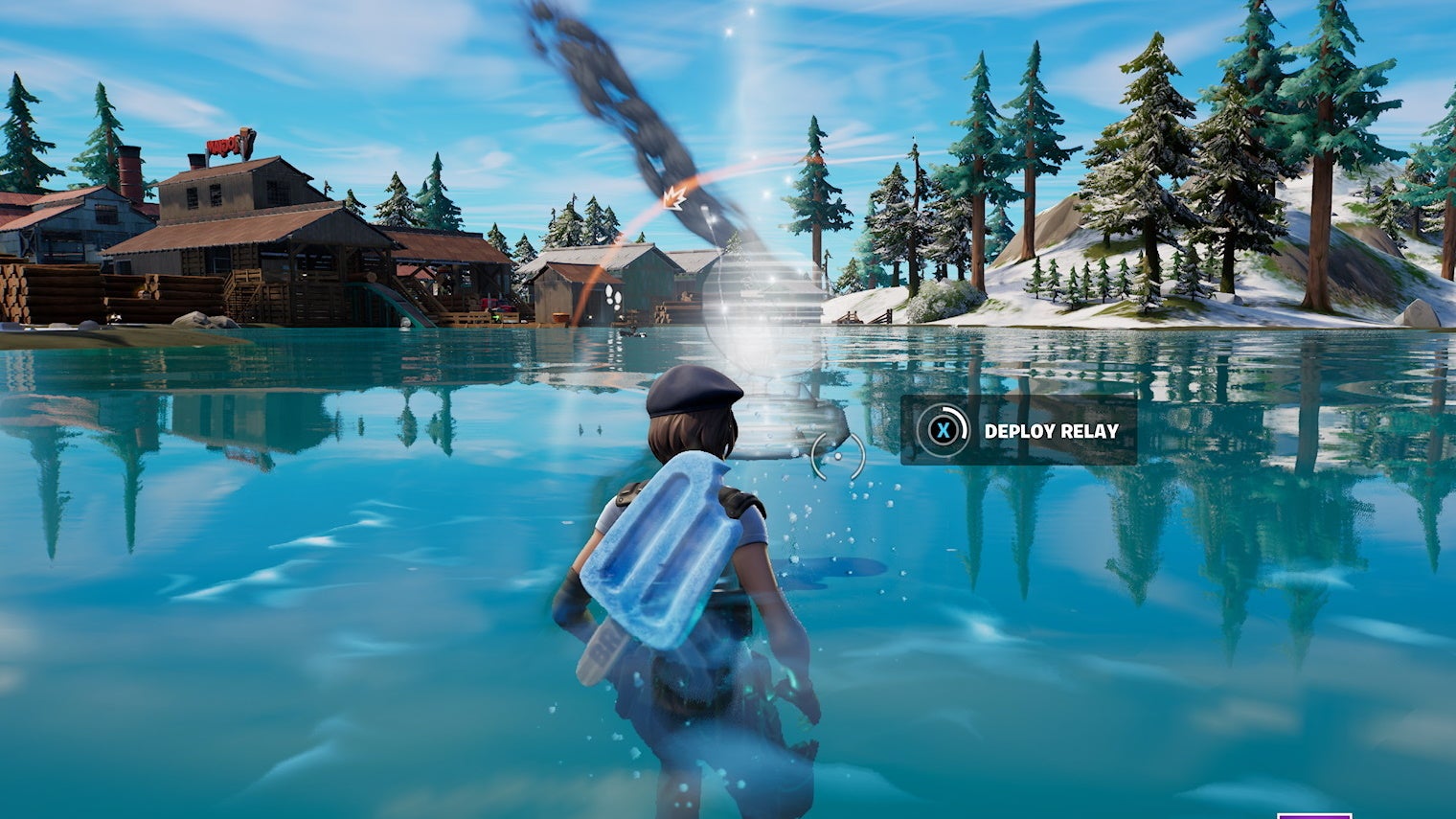Click the X controller button icon
This screenshot has height=819, width=1456.
(943, 431)
